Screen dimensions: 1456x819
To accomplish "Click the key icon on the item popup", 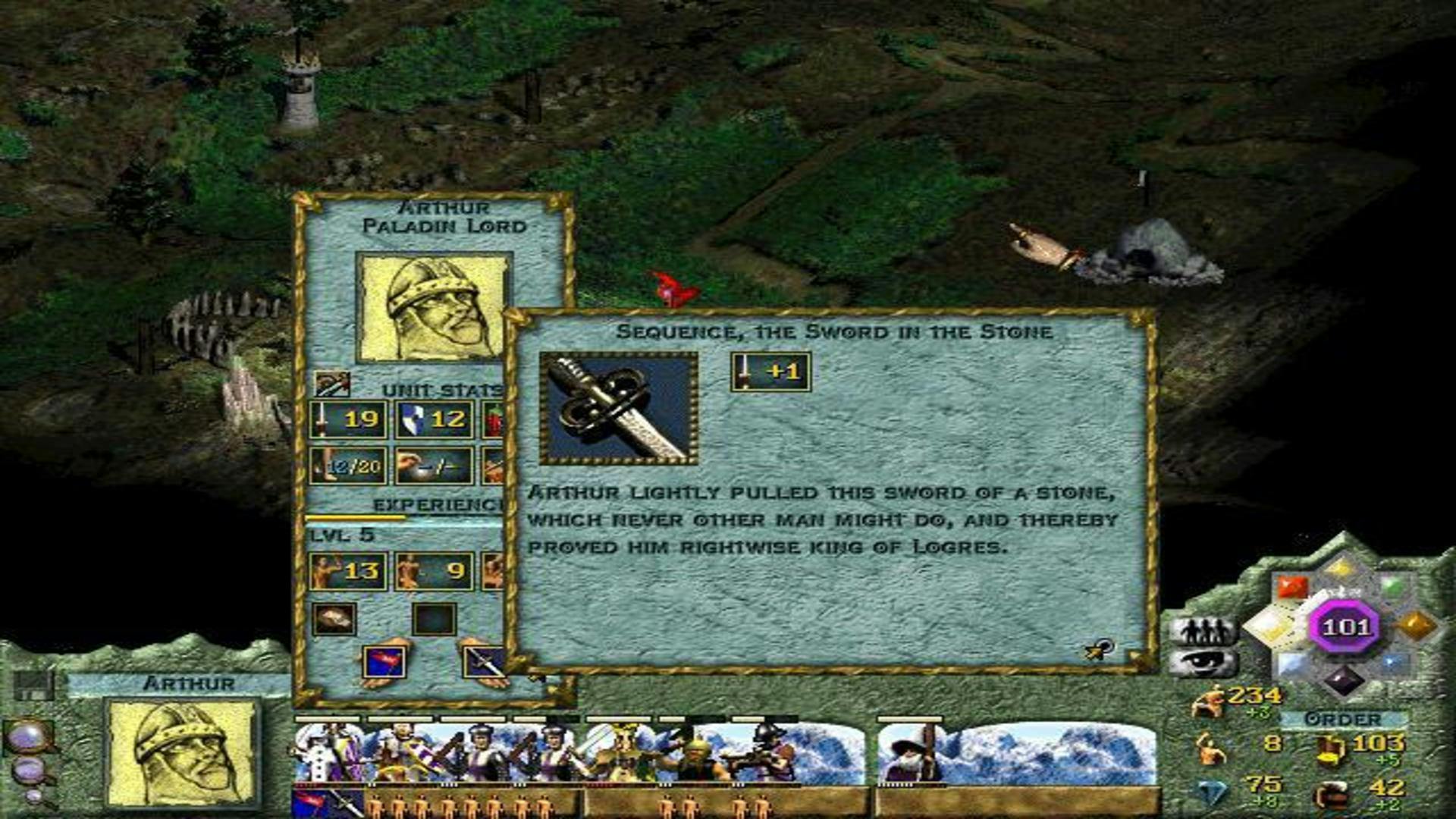I will 1099,649.
